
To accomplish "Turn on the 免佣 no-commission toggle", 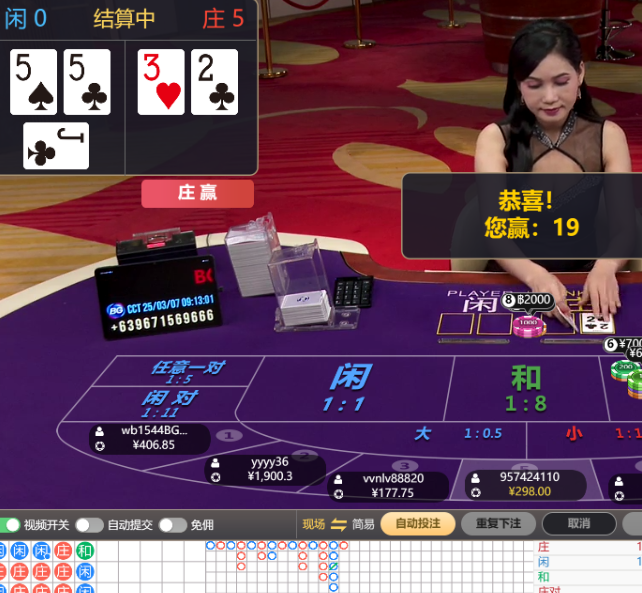I will click(172, 524).
